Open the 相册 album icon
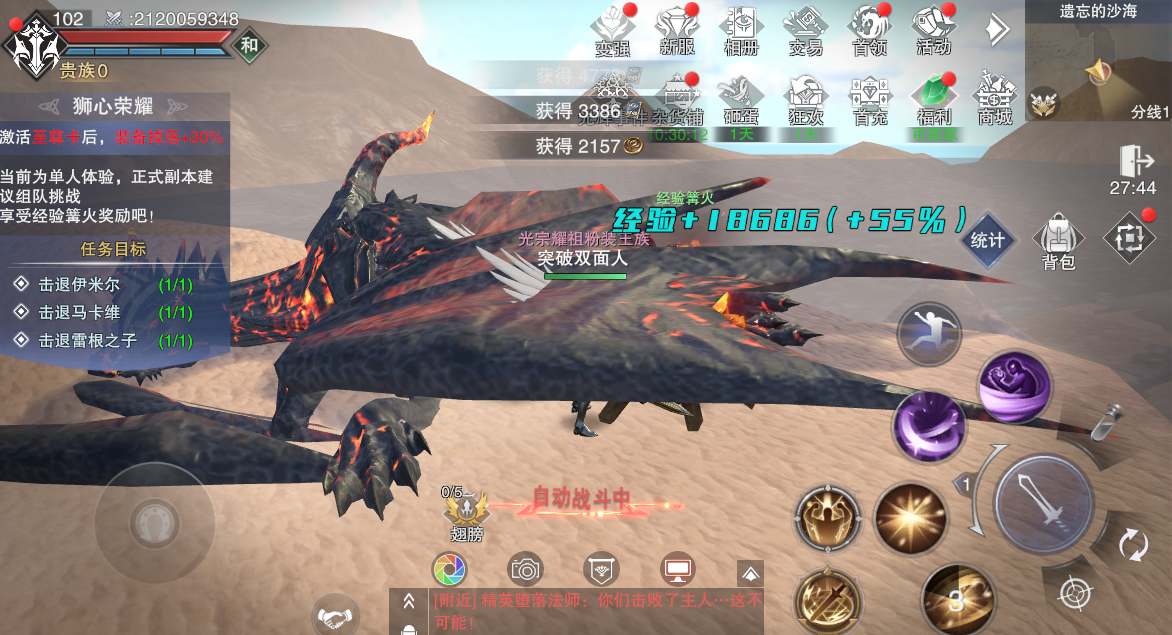This screenshot has width=1172, height=635. tap(739, 29)
